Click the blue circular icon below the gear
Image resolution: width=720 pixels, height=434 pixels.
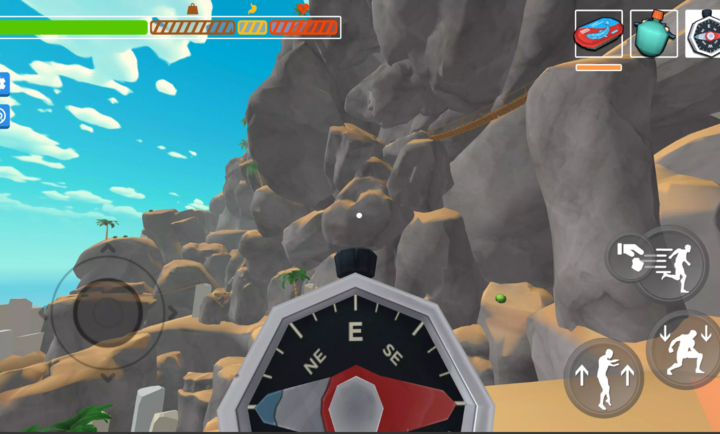pyautogui.click(x=3, y=116)
